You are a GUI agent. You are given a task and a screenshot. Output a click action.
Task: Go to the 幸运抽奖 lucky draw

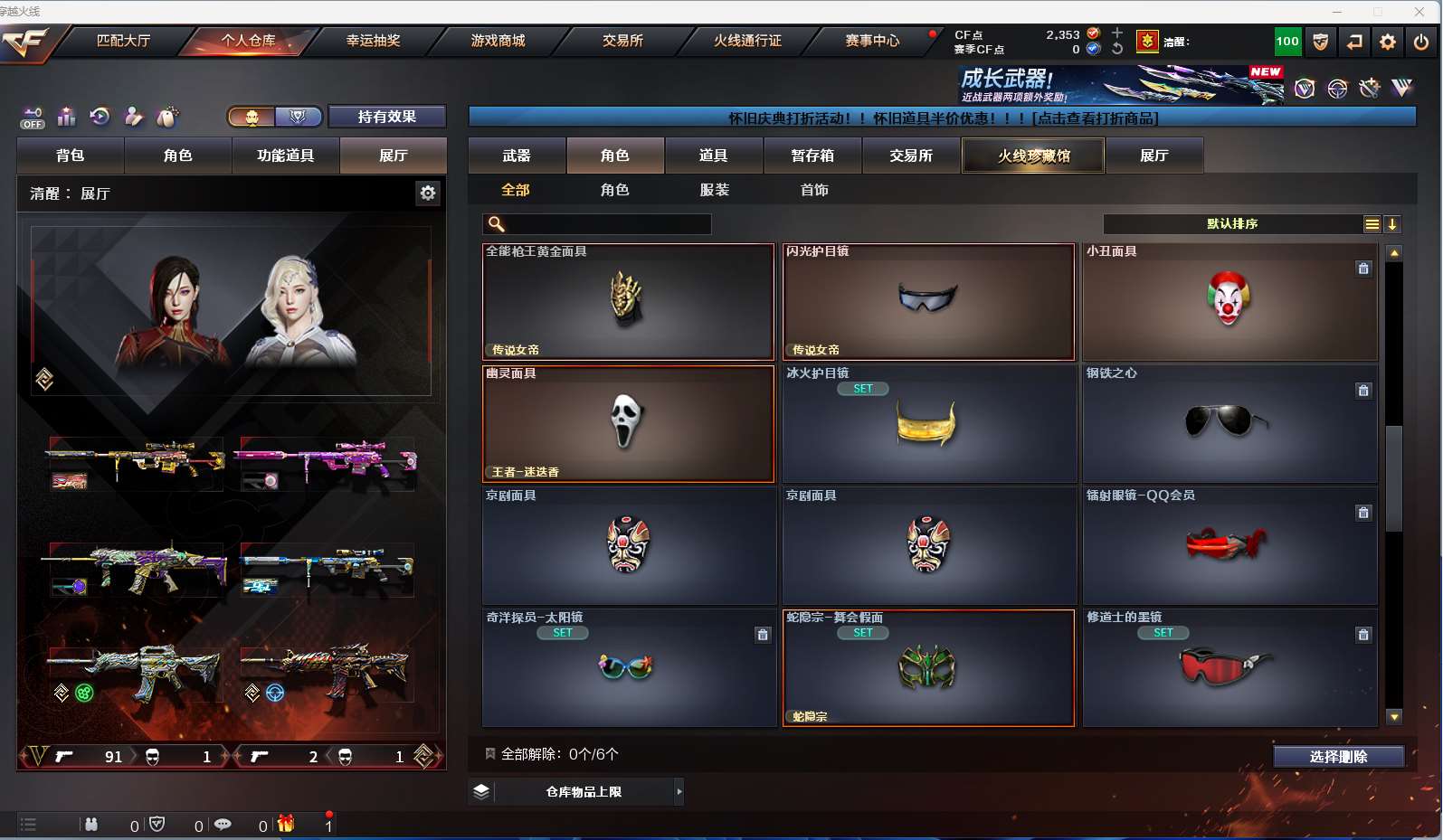373,41
